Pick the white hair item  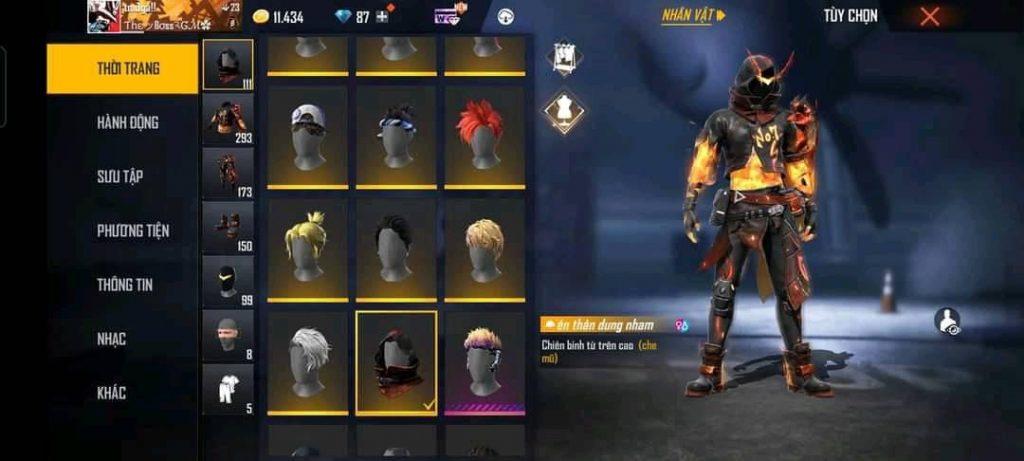point(308,362)
